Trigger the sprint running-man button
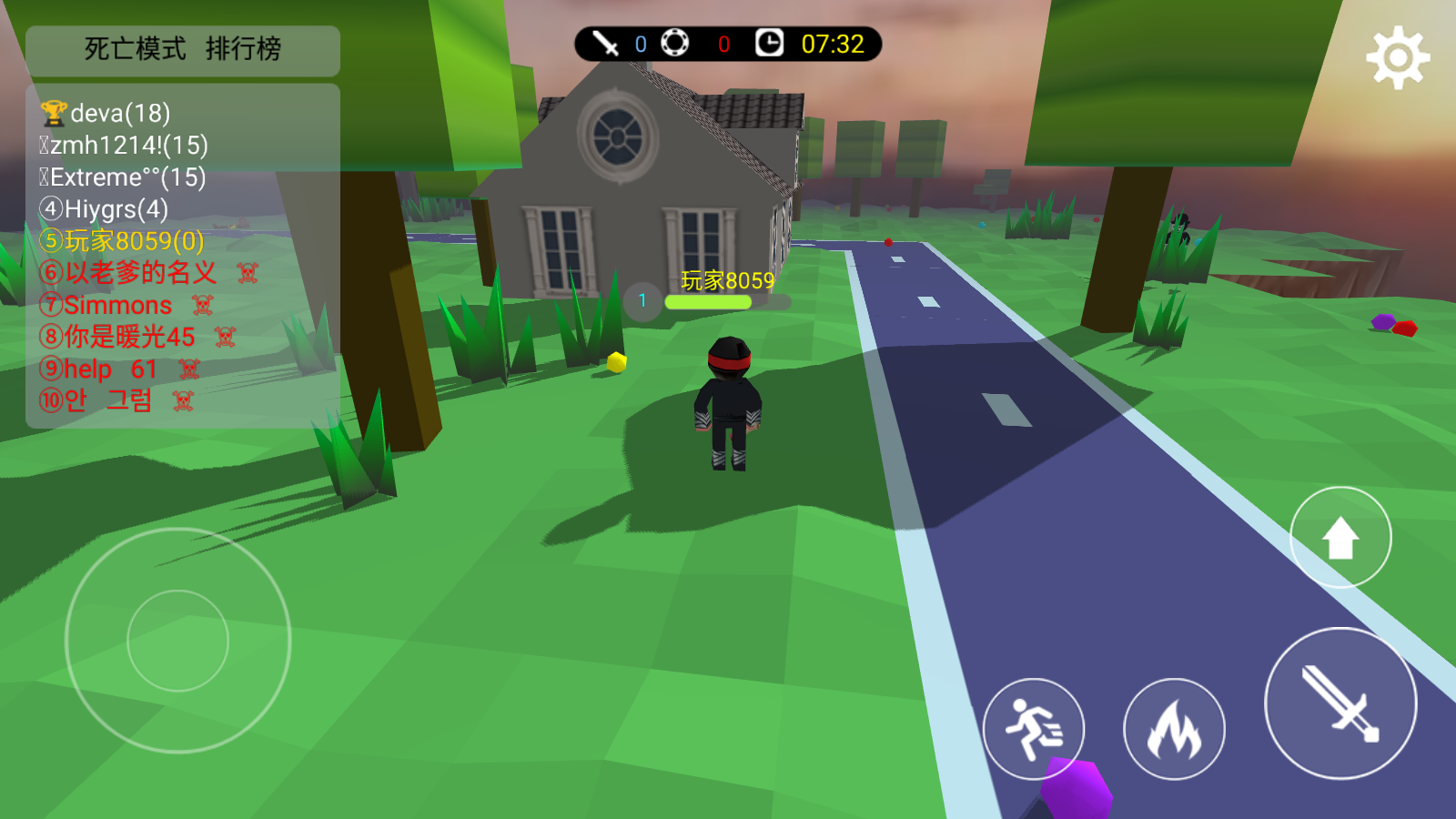The width and height of the screenshot is (1456, 819). 1034,729
